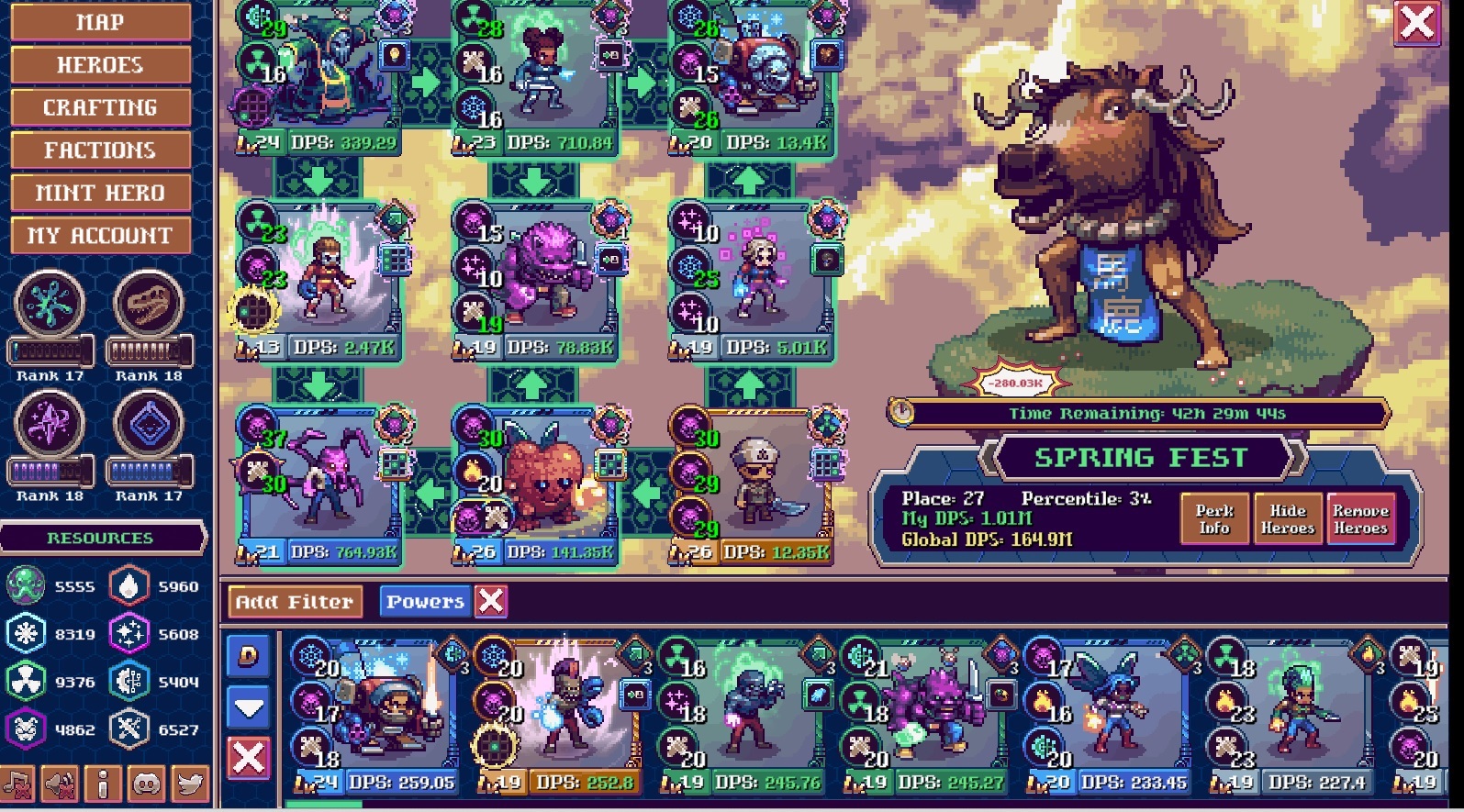Expand the blue down arrow in hero panel
The width and height of the screenshot is (1464, 812).
246,706
